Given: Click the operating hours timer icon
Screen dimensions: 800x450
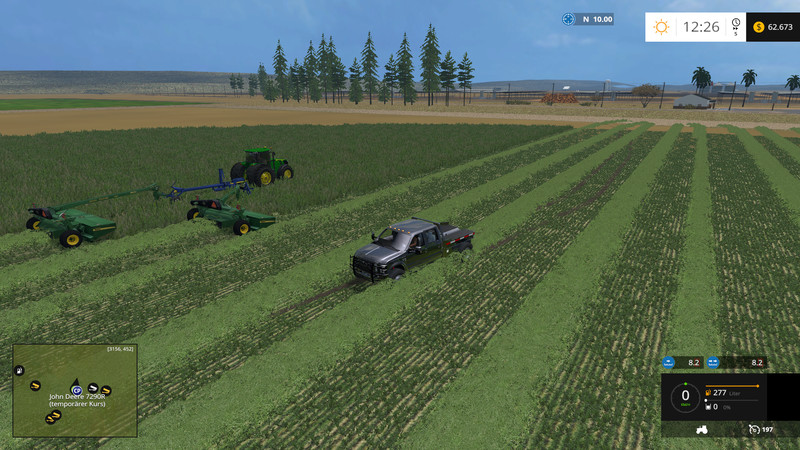Looking at the screenshot, I should (x=753, y=430).
